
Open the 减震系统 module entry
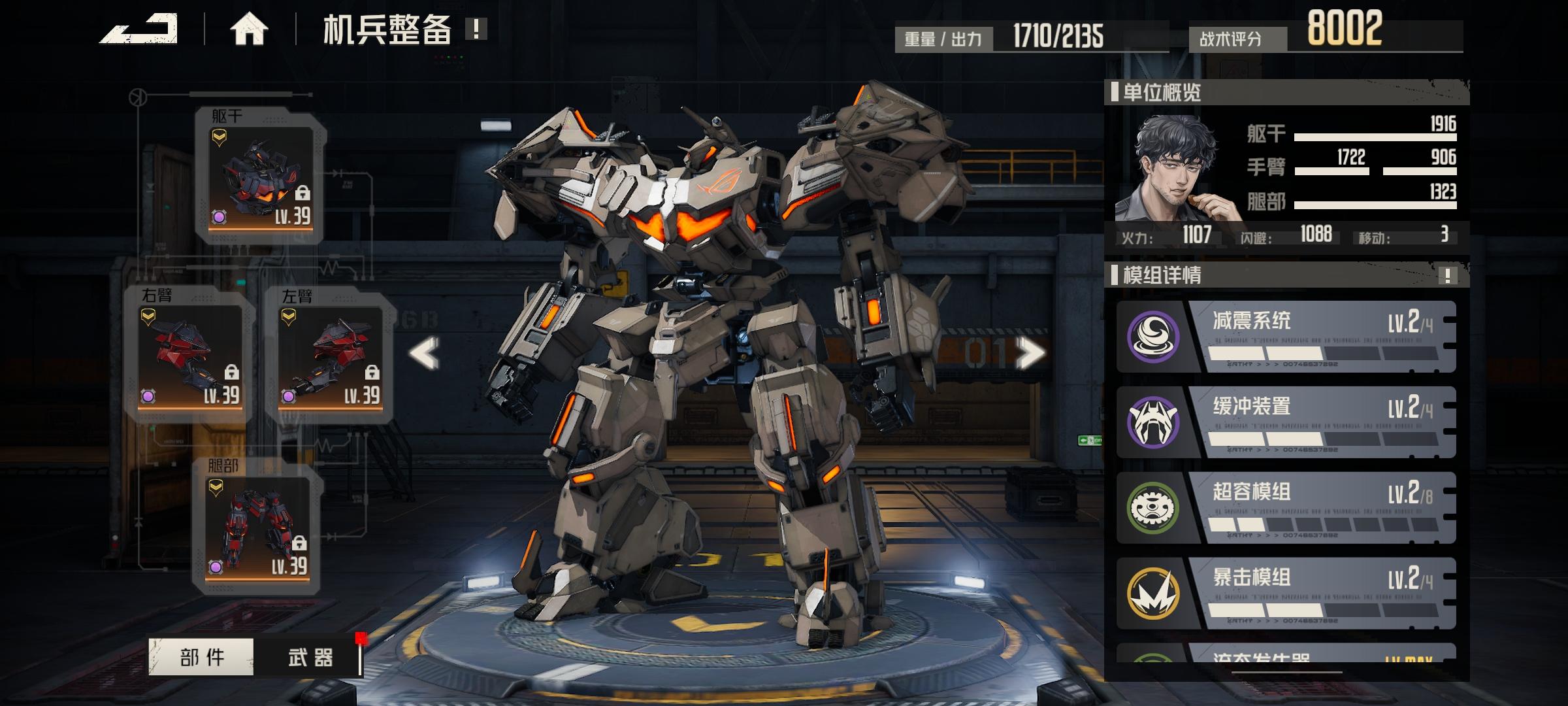click(1286, 337)
